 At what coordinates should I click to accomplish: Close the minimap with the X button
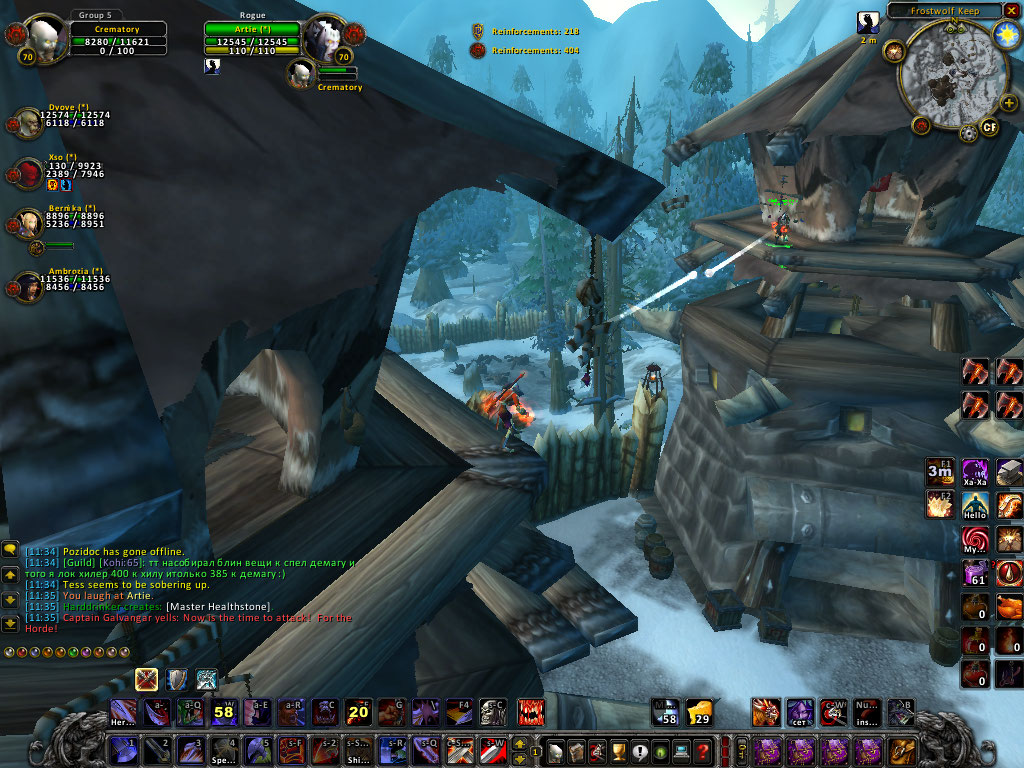tap(1011, 10)
